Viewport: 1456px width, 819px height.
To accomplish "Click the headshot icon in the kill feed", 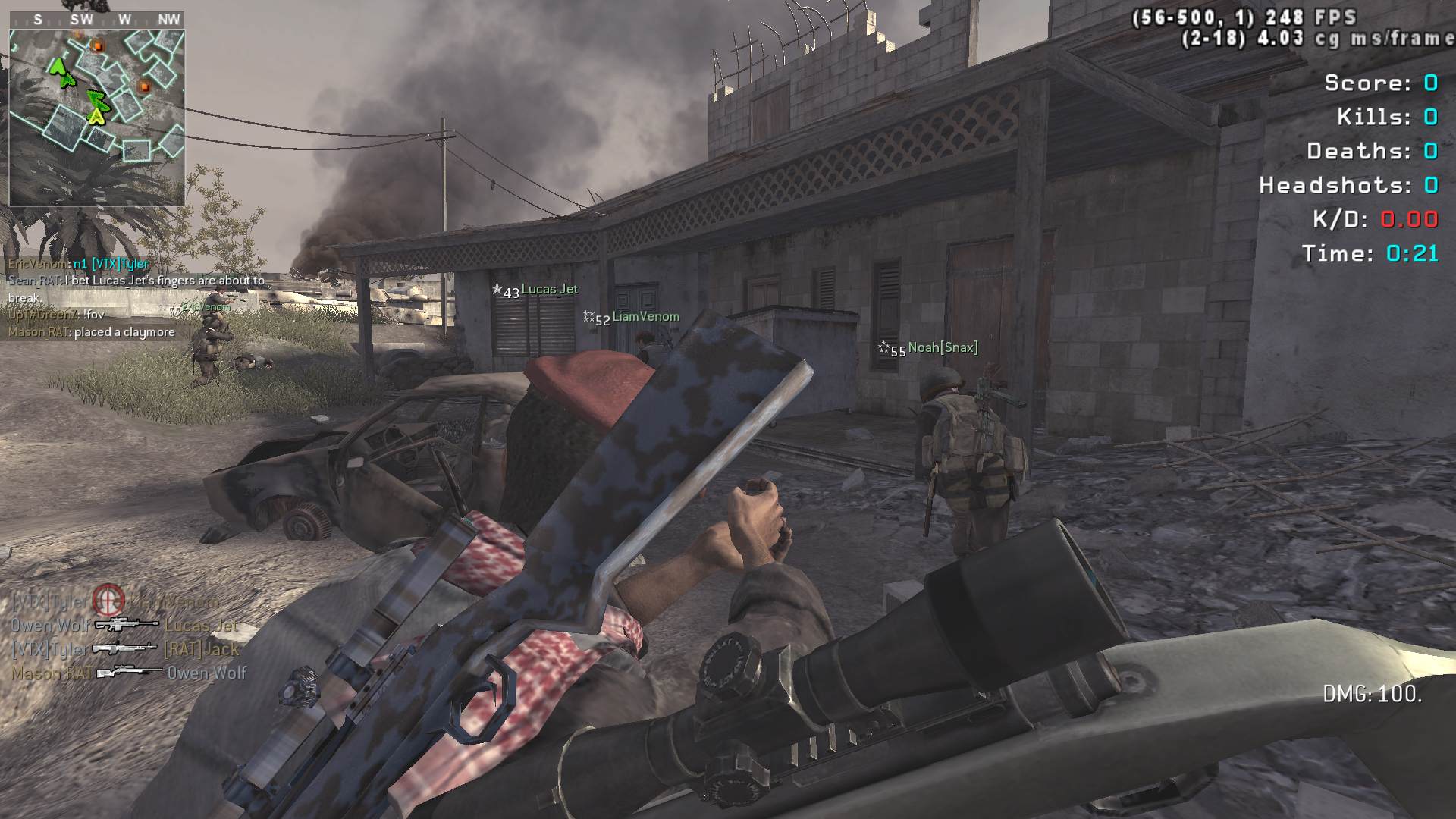I will point(108,601).
